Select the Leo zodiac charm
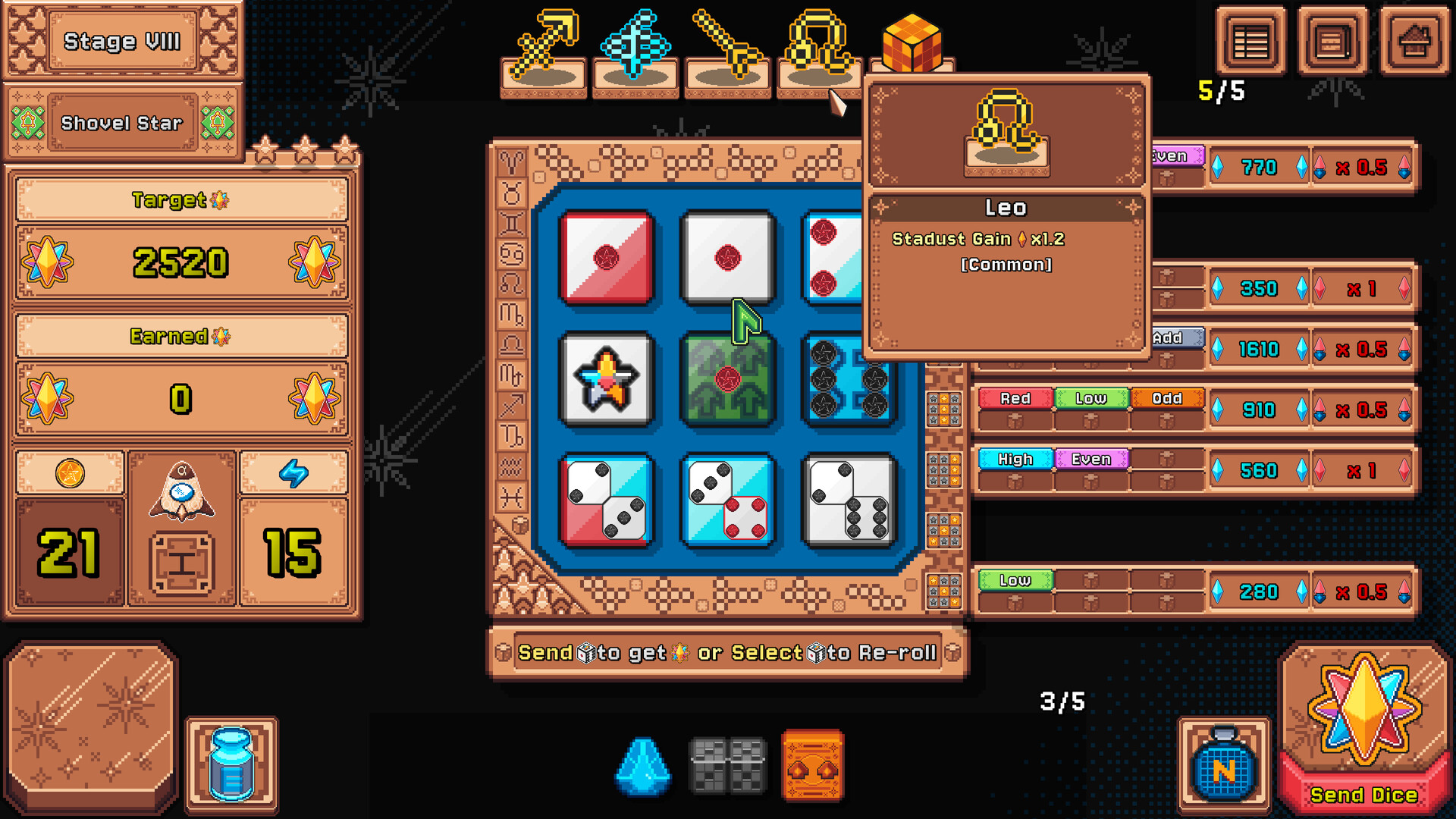Screen dimensions: 1456x819 click(x=817, y=45)
